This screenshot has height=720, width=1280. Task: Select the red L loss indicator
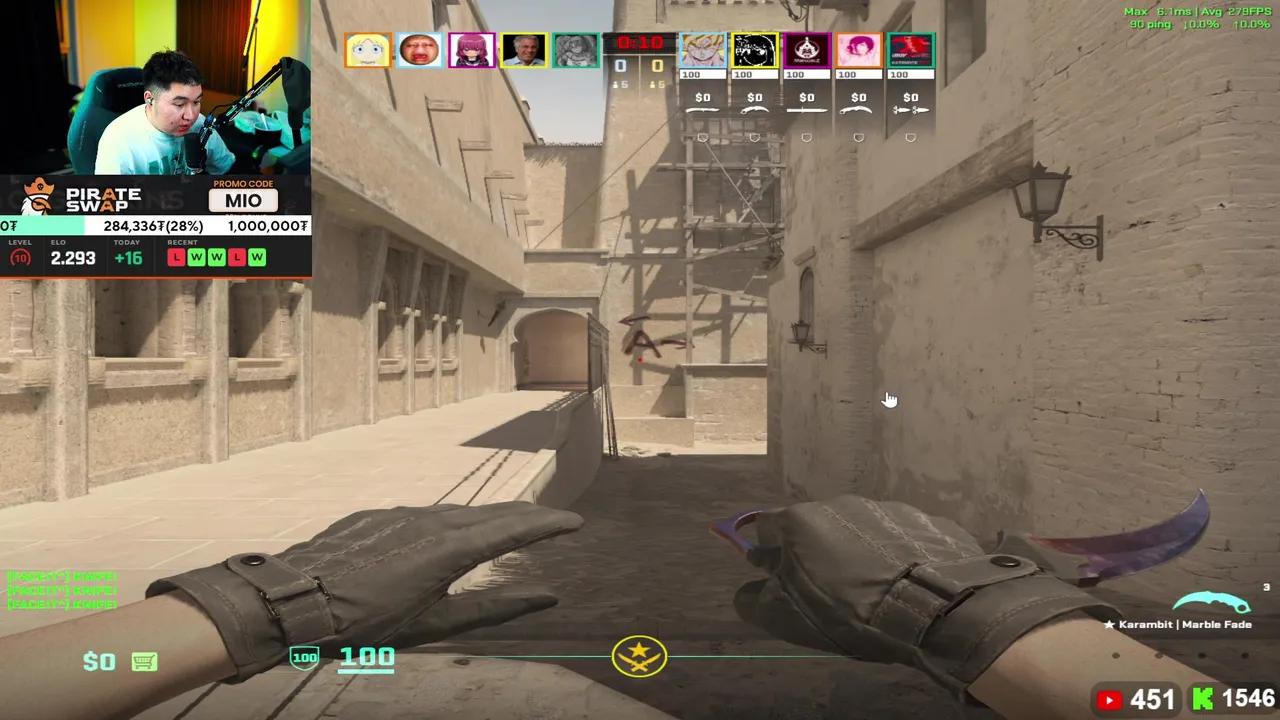tap(176, 257)
